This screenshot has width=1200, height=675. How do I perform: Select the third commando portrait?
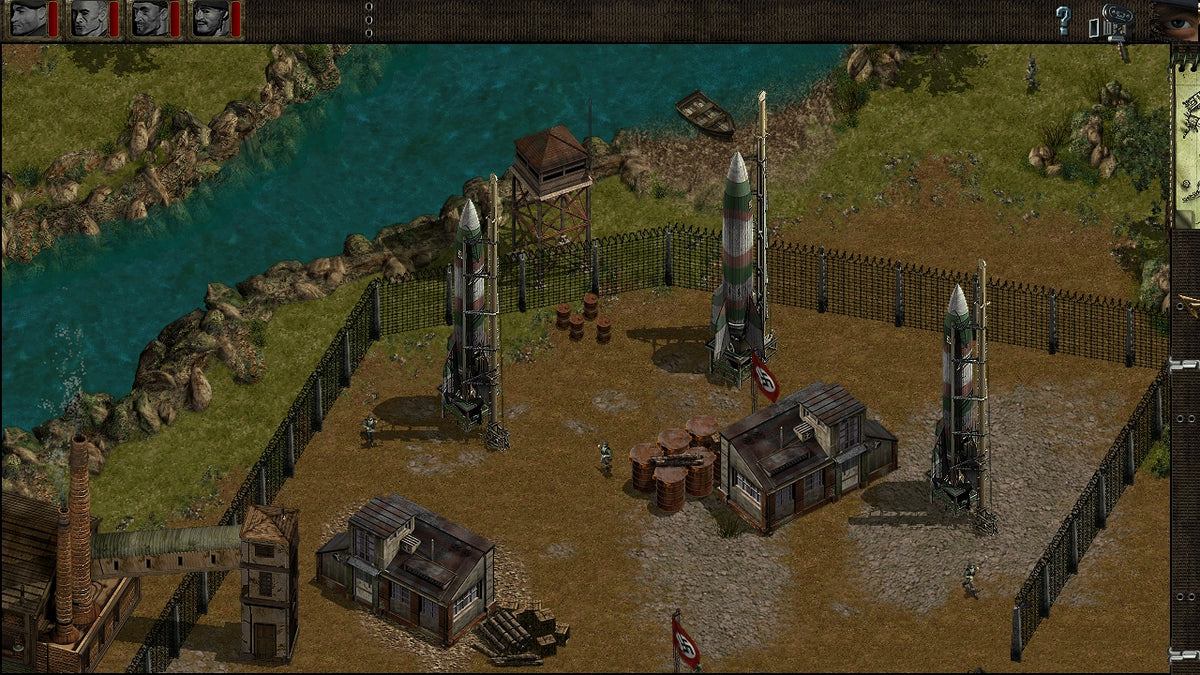point(149,18)
